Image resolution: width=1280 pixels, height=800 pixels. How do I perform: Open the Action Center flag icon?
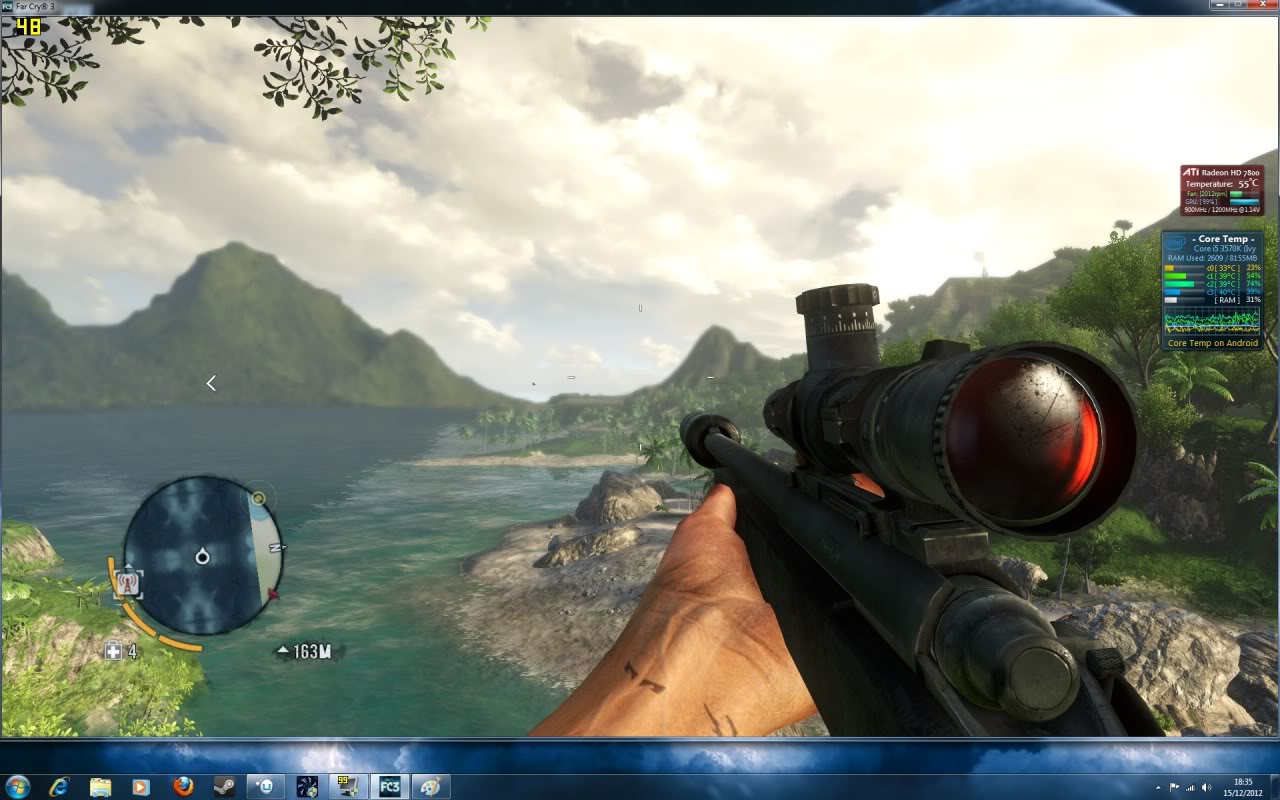[1175, 787]
